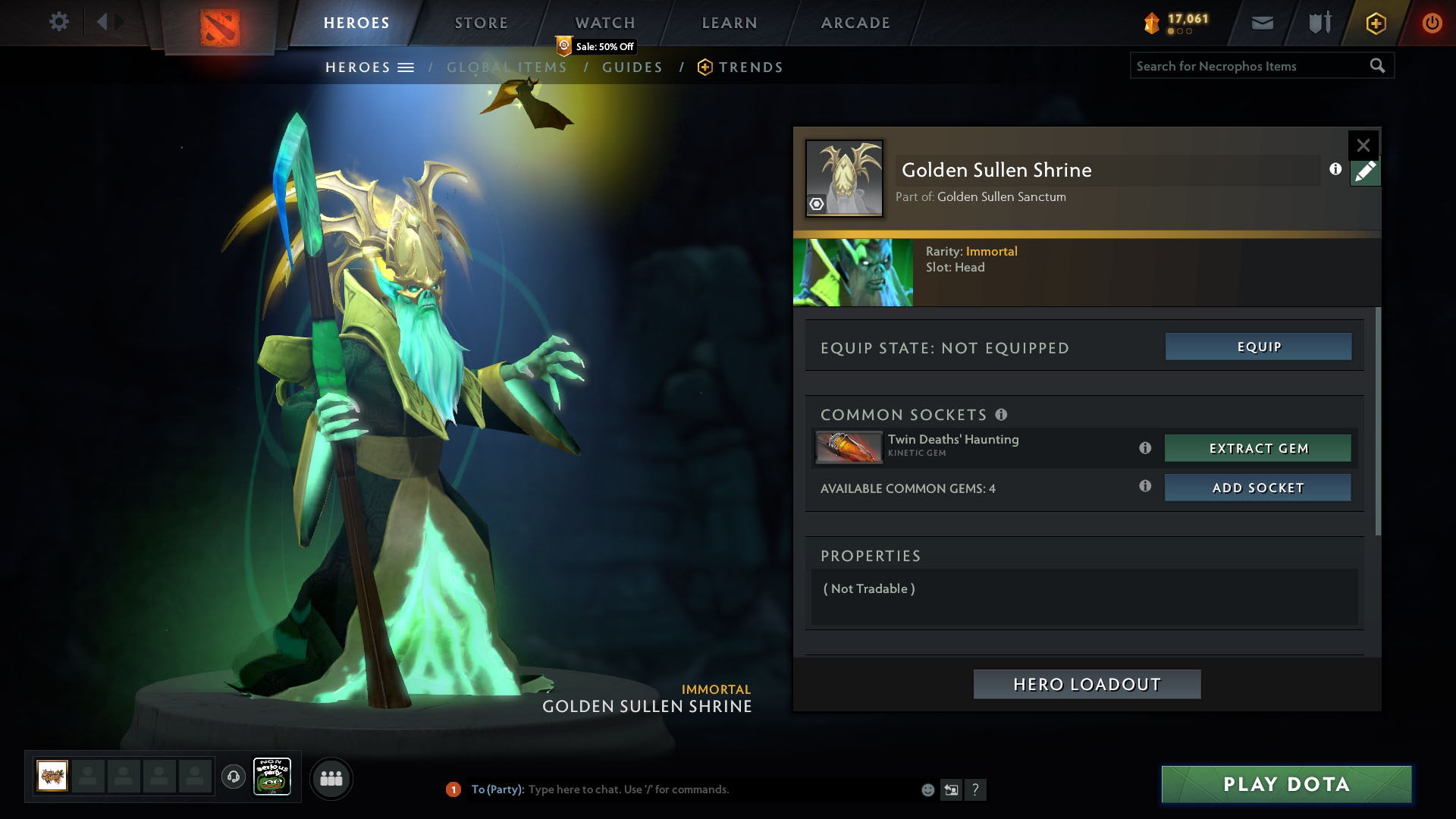Open the mail envelope icon
Image resolution: width=1456 pixels, height=819 pixels.
1262,23
